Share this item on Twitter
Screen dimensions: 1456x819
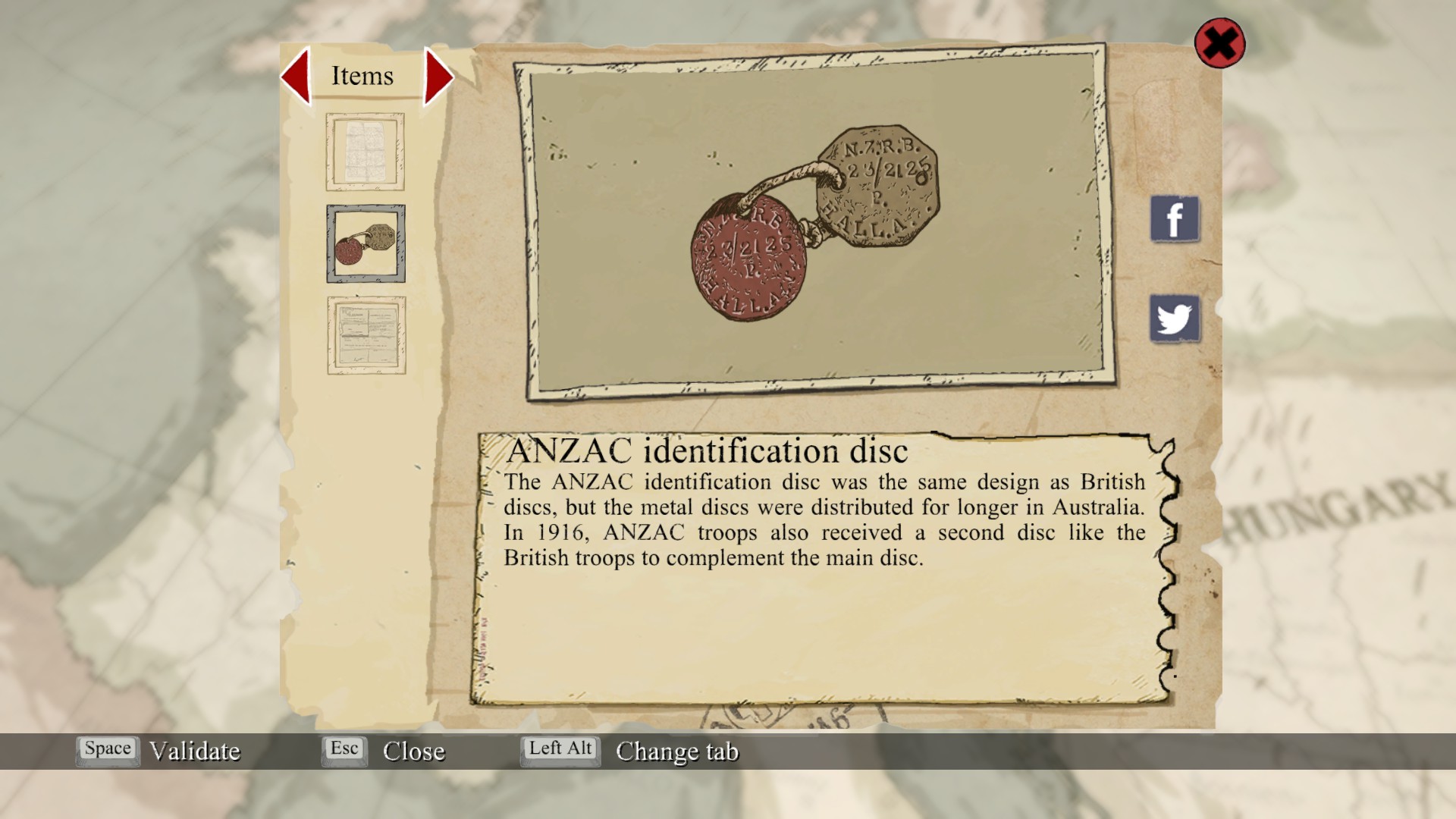click(x=1175, y=318)
